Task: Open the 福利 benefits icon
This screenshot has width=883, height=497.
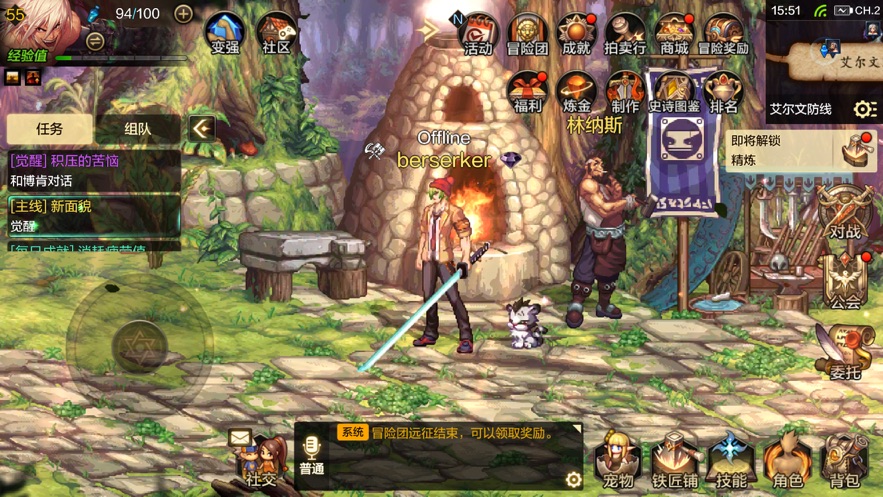Action: 526,91
